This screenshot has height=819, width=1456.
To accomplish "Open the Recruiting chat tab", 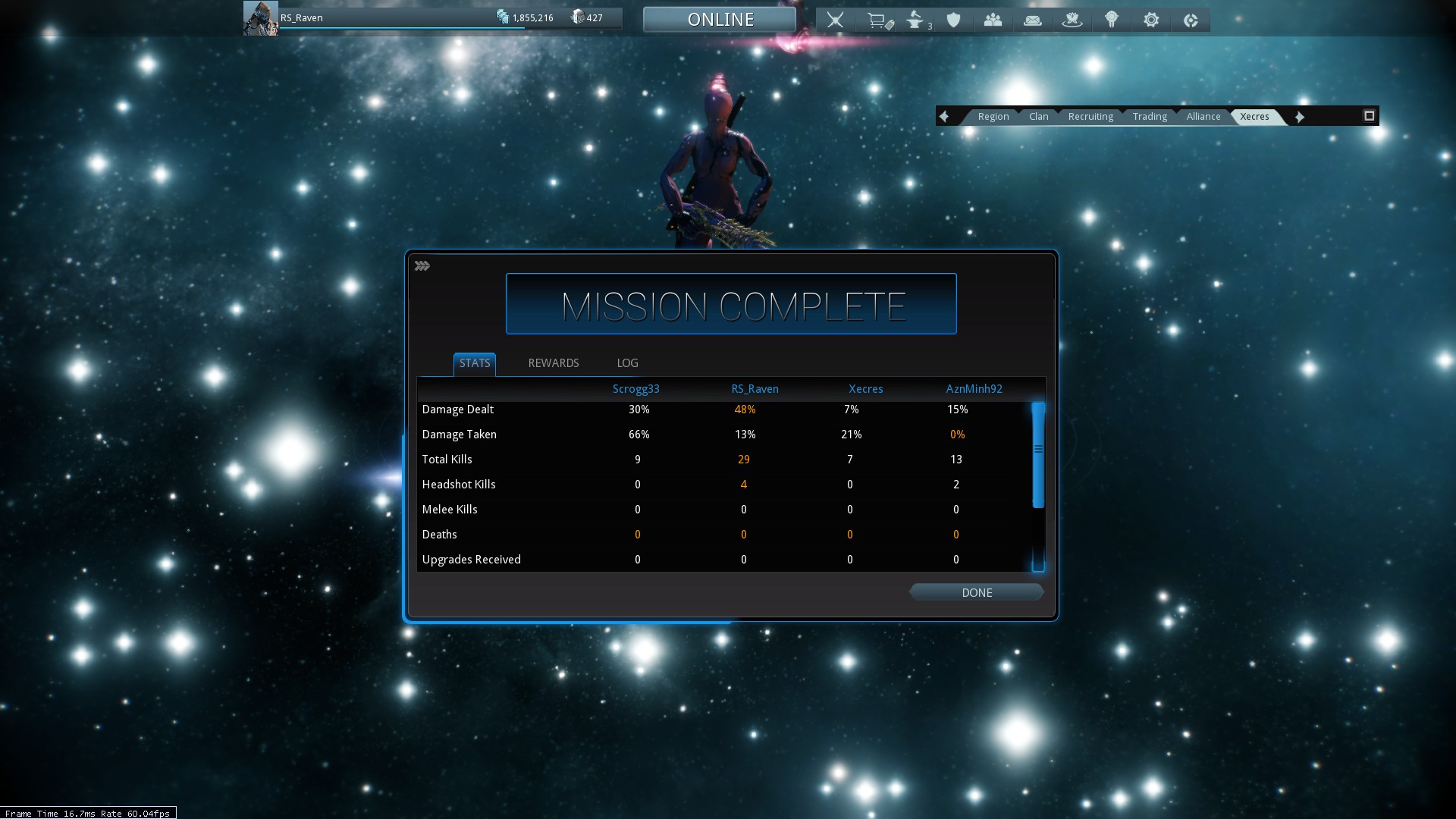I will [x=1090, y=117].
